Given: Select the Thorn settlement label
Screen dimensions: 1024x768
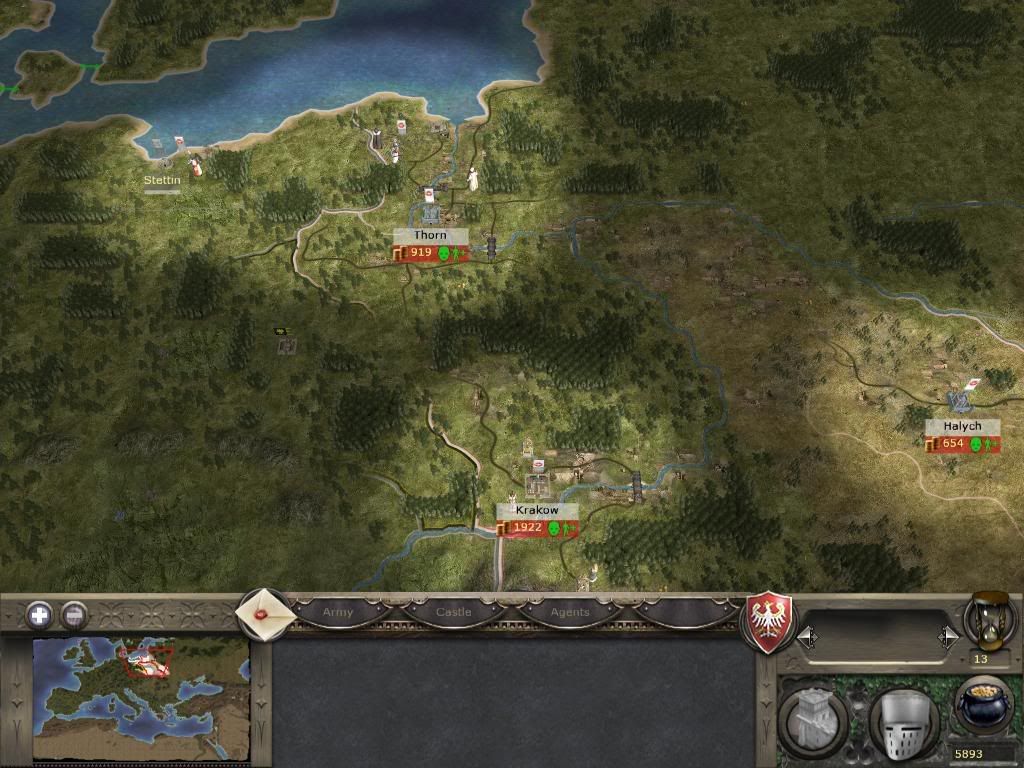Looking at the screenshot, I should pos(430,236).
